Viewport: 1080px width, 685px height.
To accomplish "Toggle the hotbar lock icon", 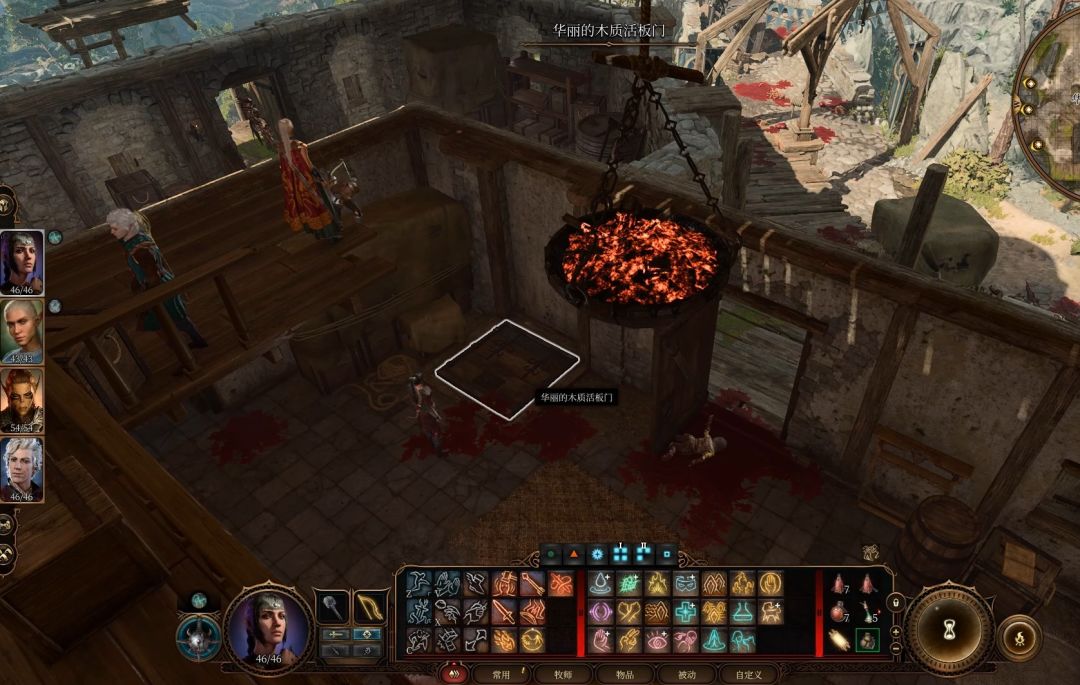I will point(895,602).
